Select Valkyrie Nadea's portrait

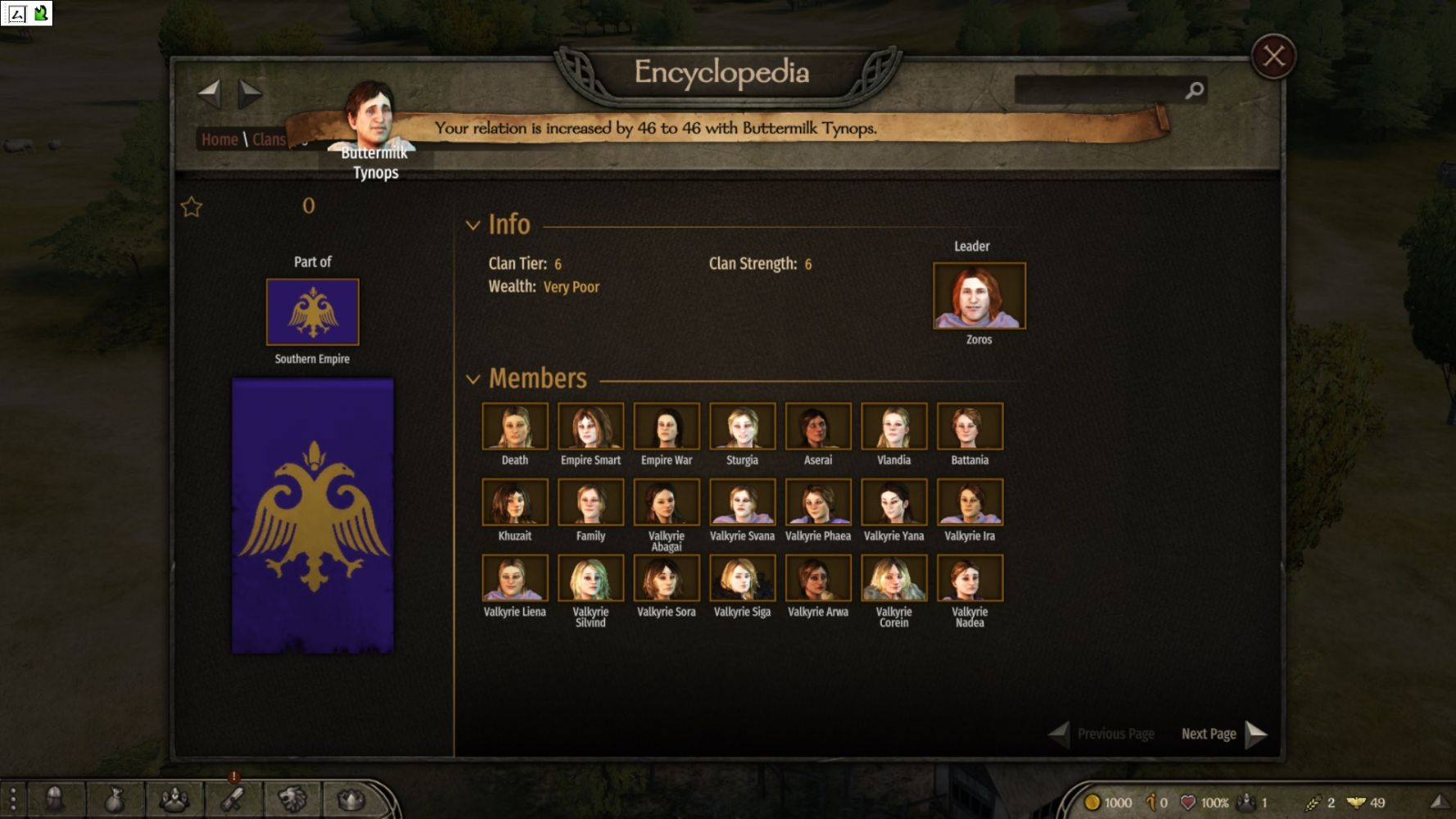970,578
